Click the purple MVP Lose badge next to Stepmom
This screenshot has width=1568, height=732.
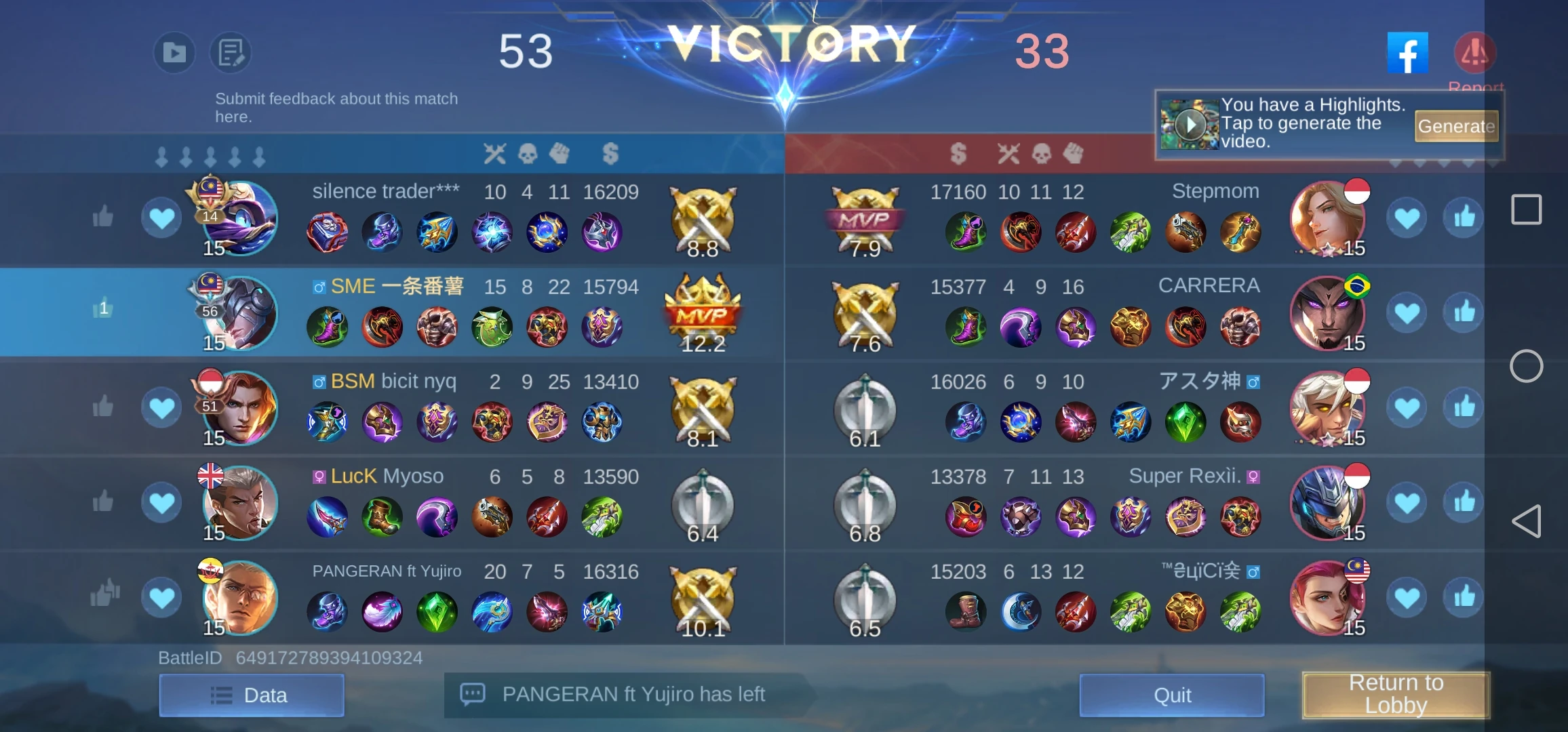tap(865, 218)
